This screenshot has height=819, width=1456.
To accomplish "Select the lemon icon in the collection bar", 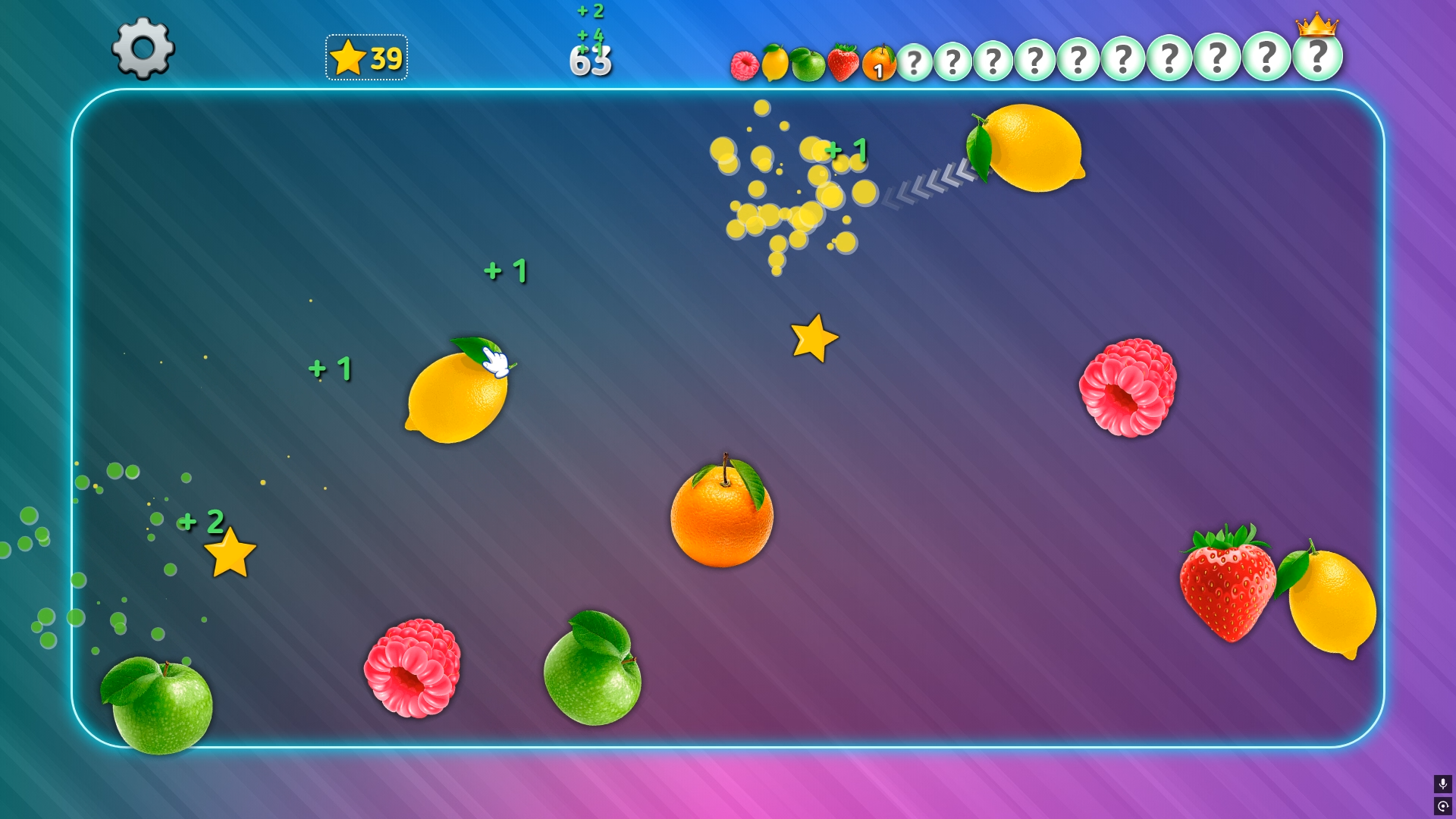I will 775,61.
